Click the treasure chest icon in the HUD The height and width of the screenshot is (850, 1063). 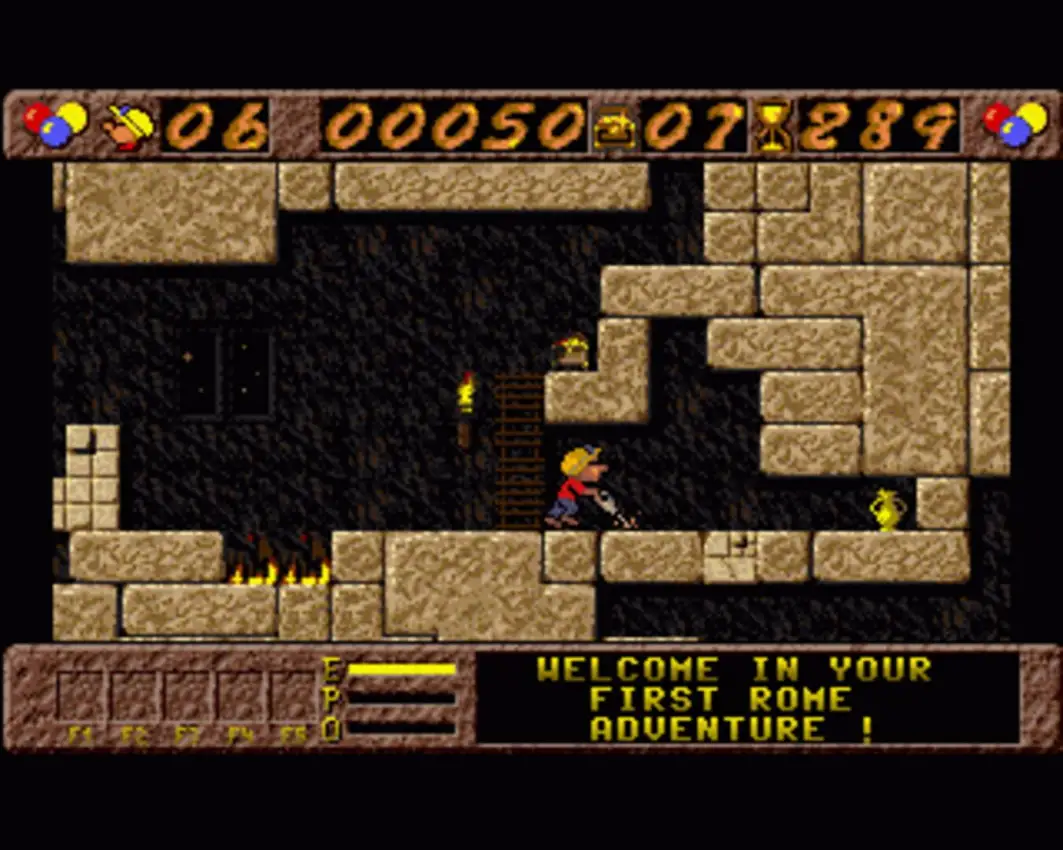613,128
